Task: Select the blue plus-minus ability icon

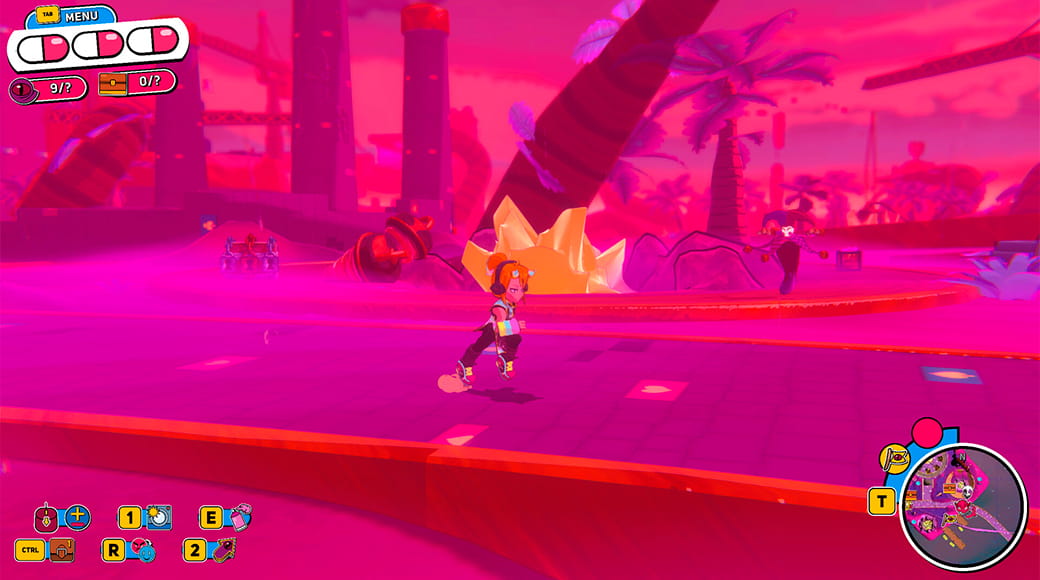Action: (78, 518)
